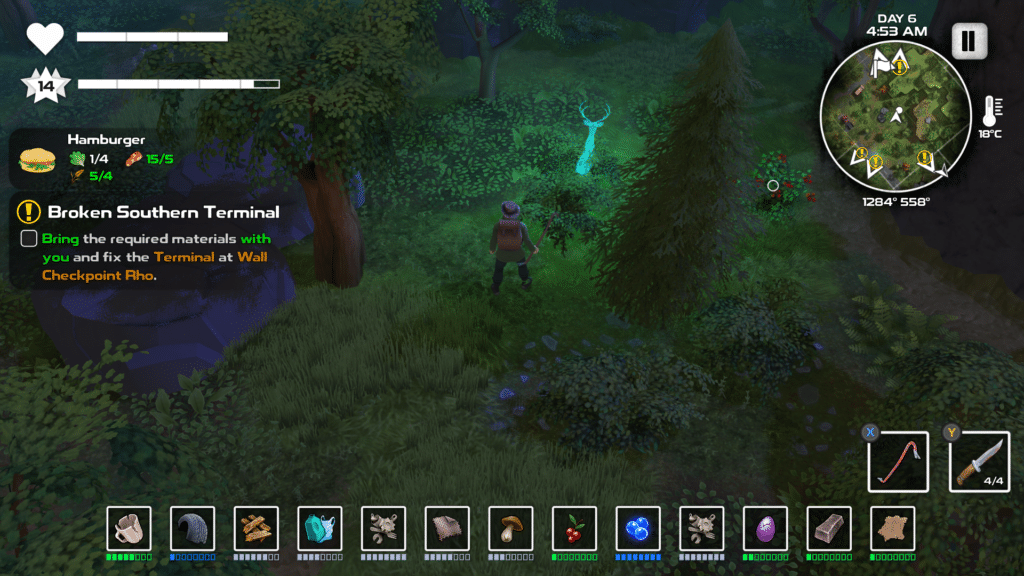Select the glowing blue orbs slot

point(638,528)
